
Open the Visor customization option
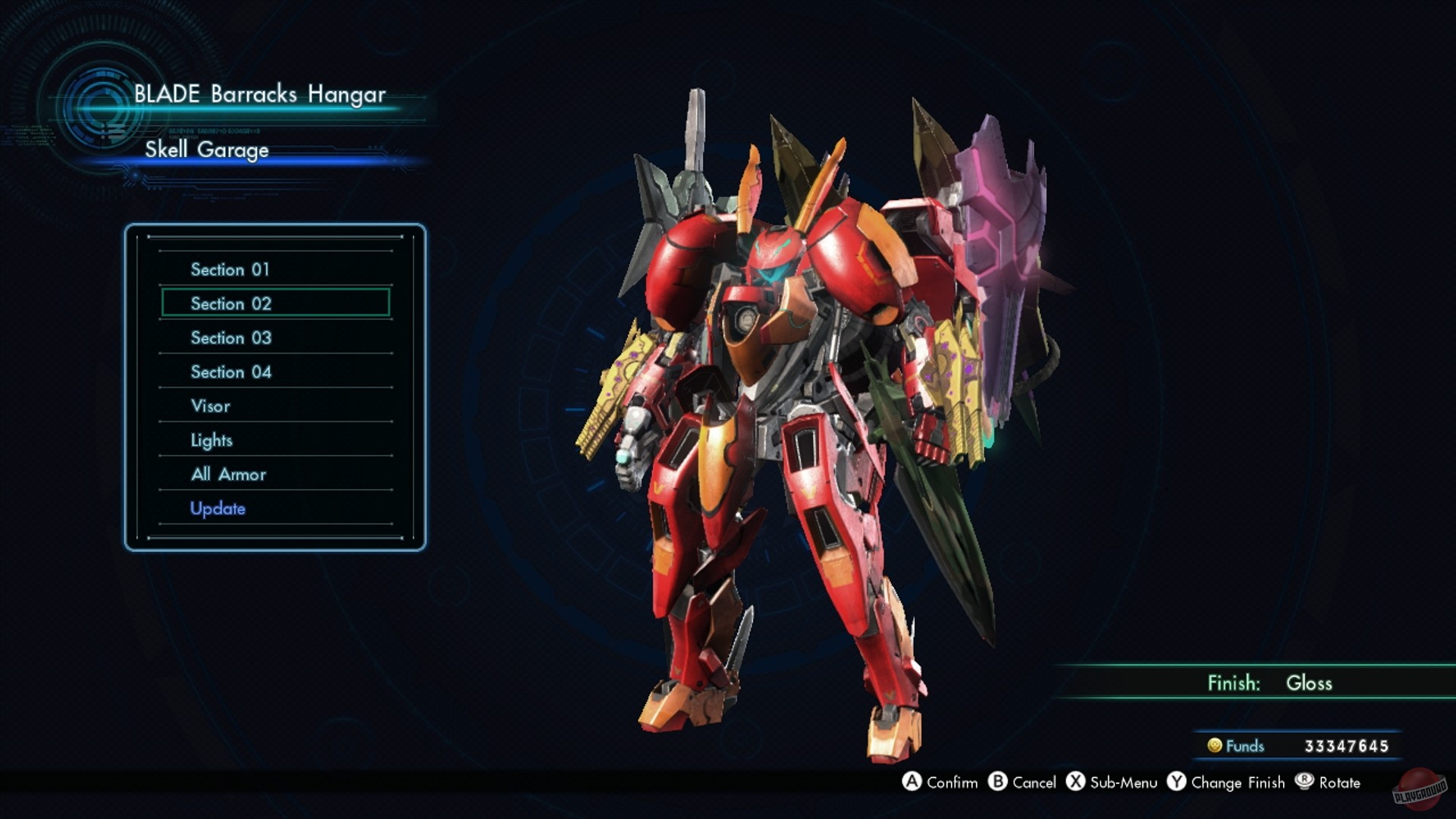tap(210, 406)
